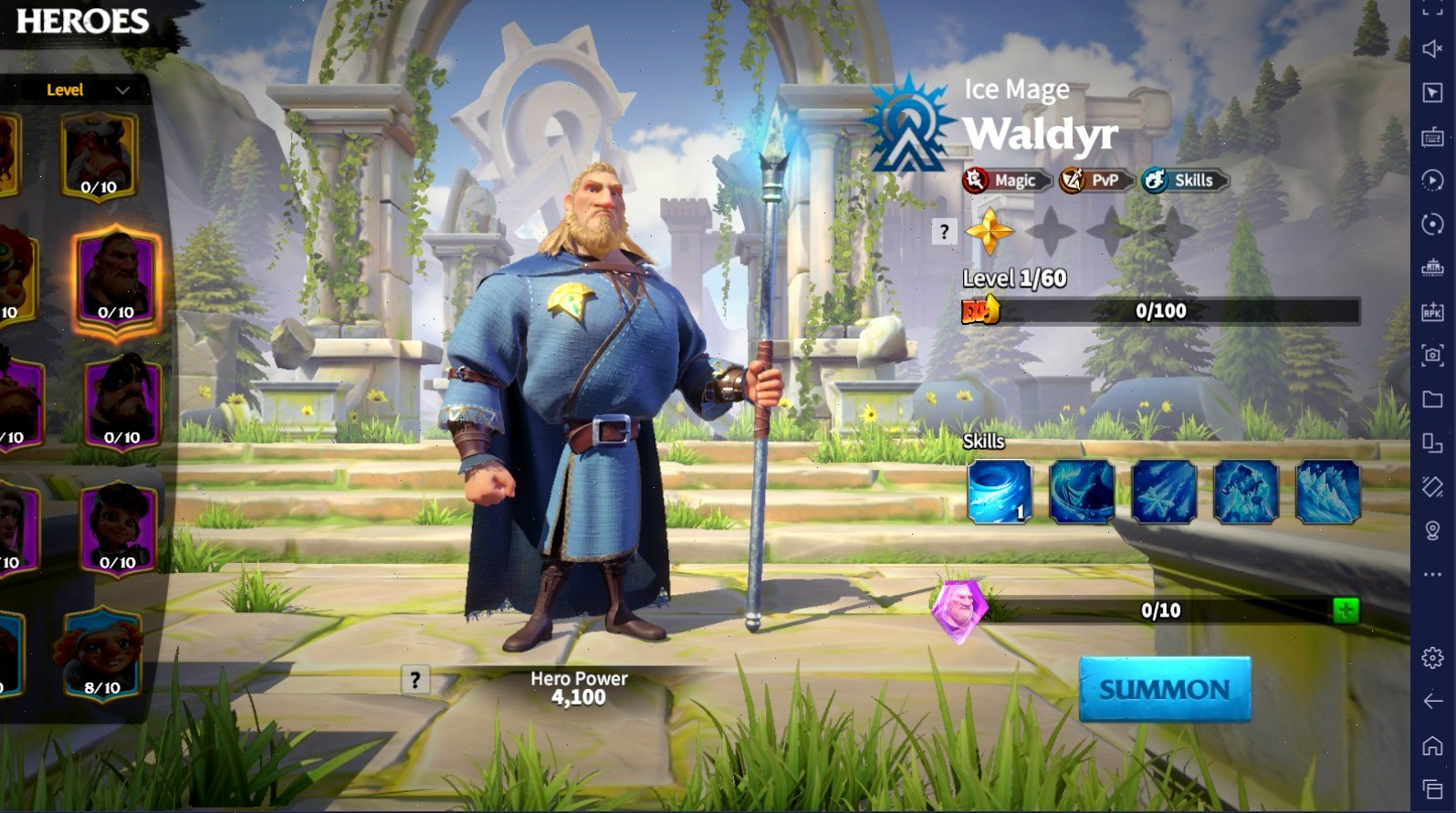1456x813 pixels.
Task: Open star rating help question mark
Action: (944, 232)
